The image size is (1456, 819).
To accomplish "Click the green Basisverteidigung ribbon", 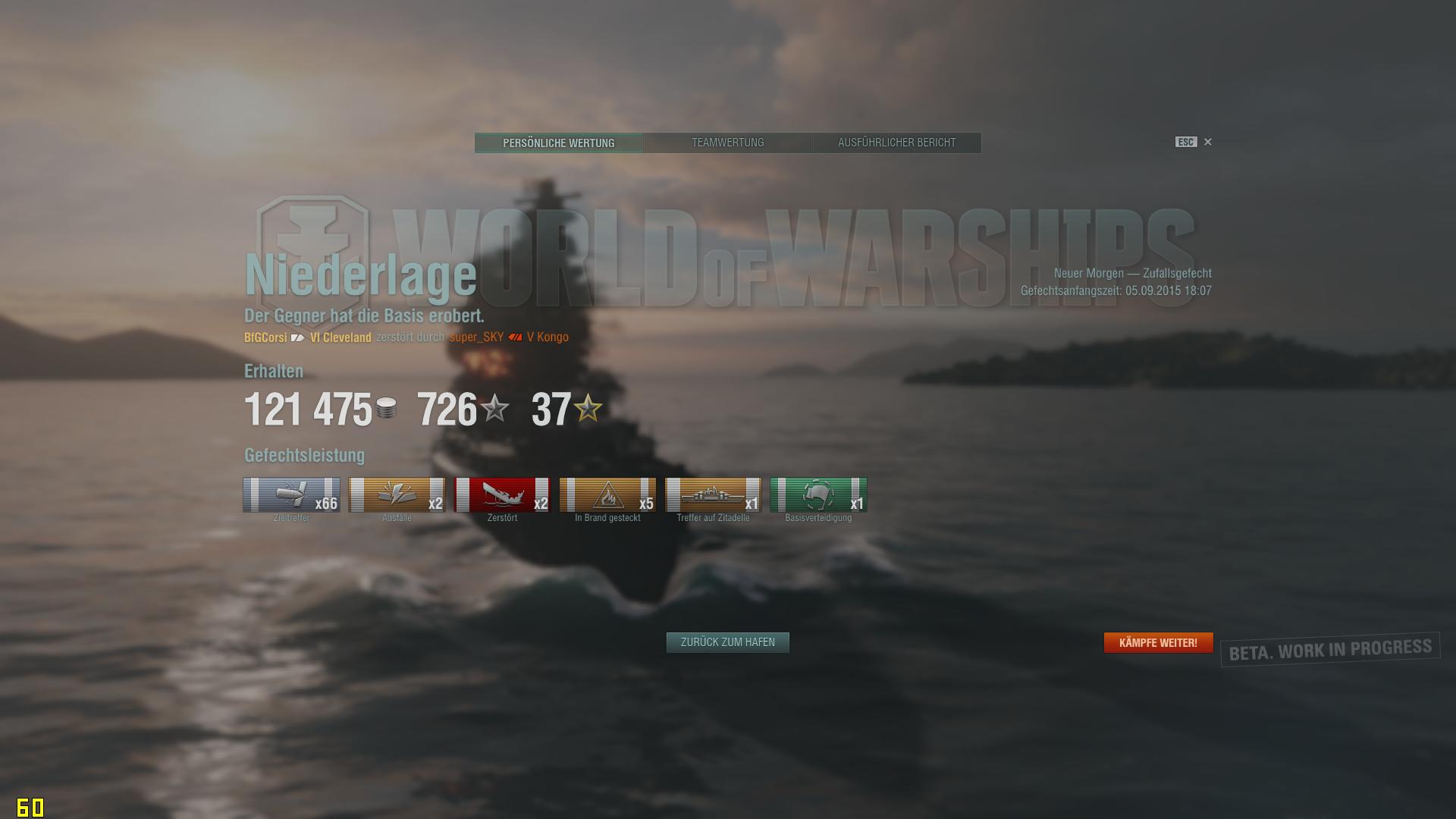I will coord(818,495).
